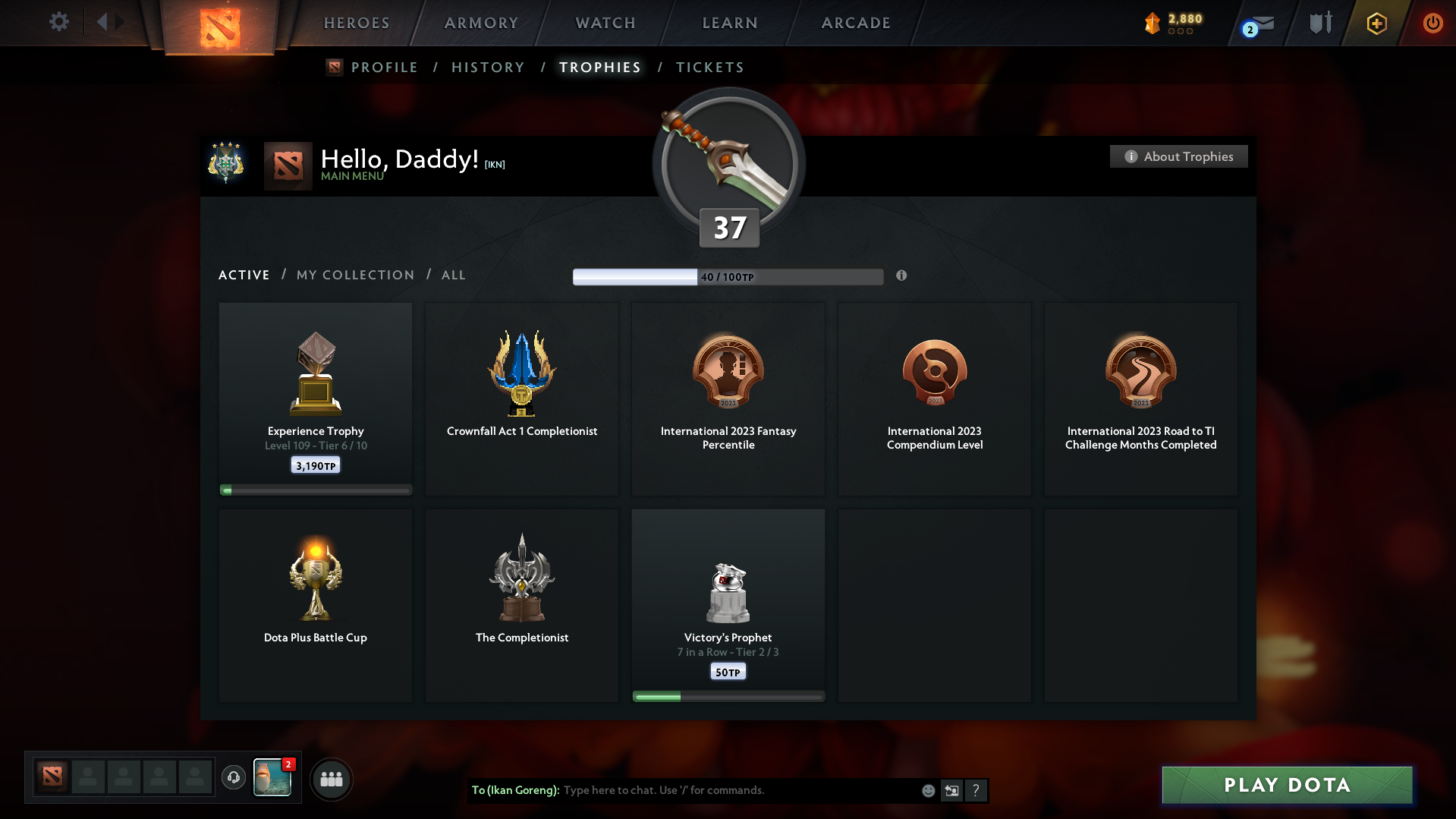The image size is (1456, 819).
Task: Click the trophy points progress bar
Action: (728, 277)
